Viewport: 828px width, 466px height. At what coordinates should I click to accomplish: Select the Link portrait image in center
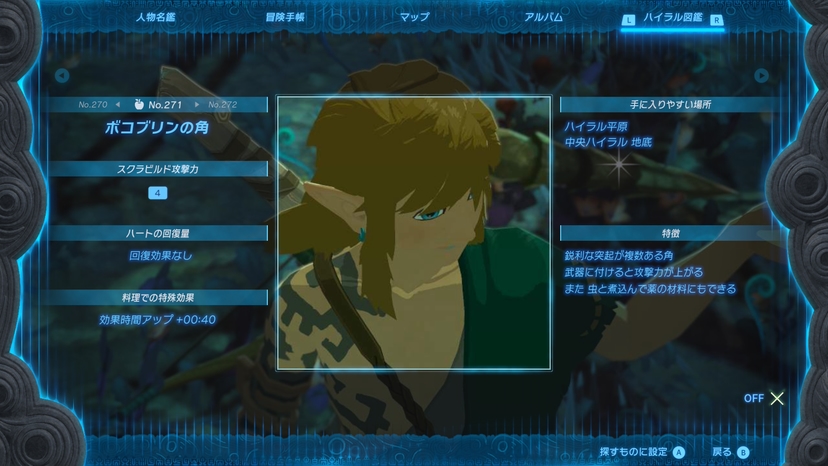pyautogui.click(x=413, y=232)
